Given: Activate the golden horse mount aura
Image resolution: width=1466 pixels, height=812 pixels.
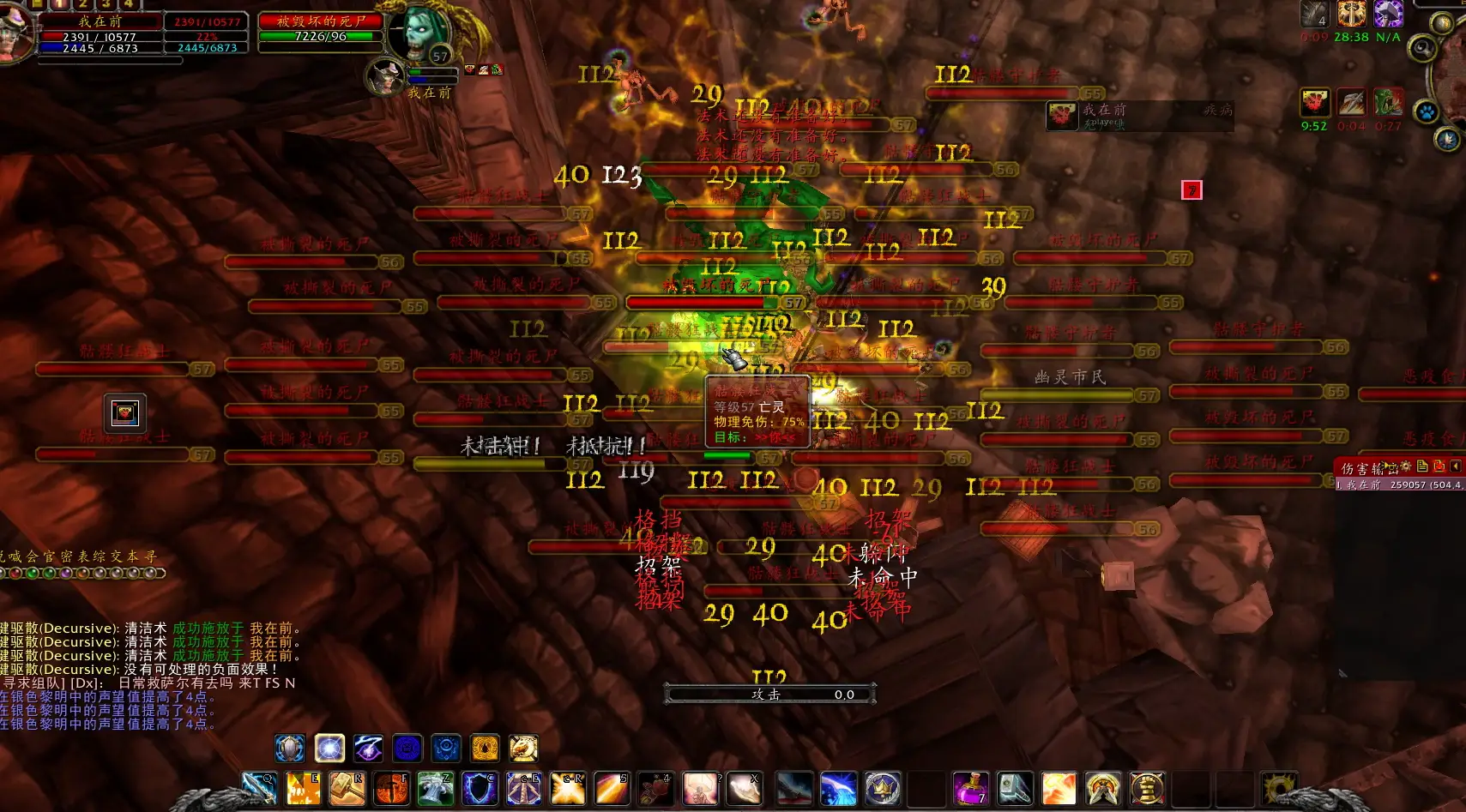Looking at the screenshot, I should 523,749.
